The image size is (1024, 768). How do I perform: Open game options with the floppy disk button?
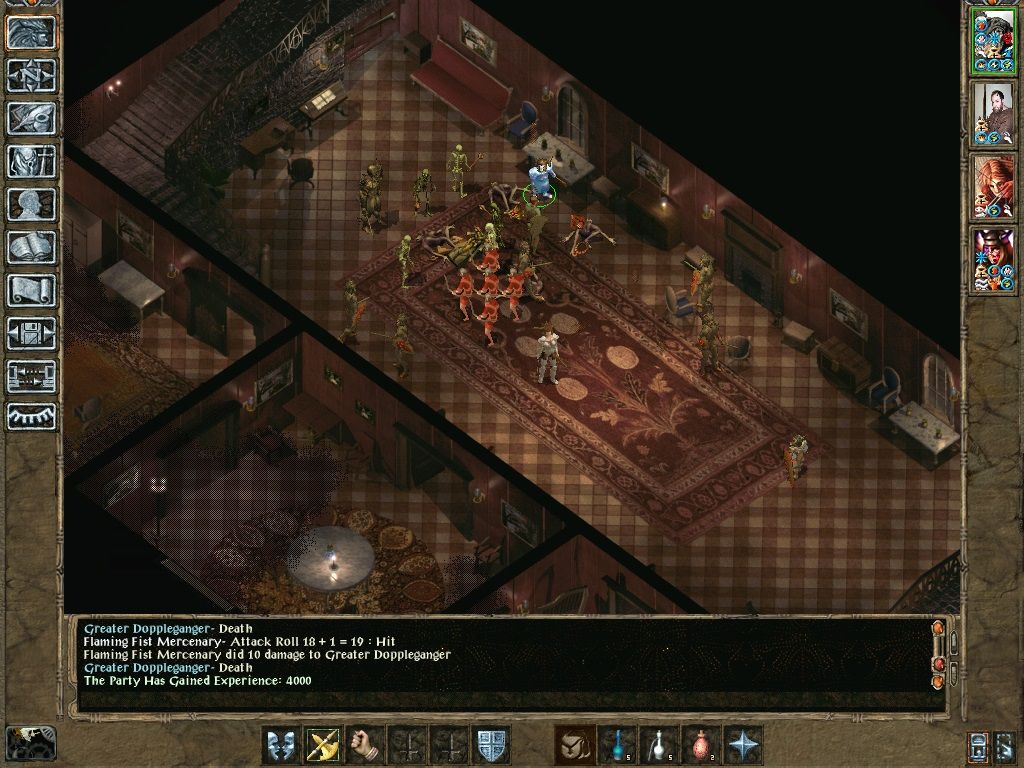[32, 333]
